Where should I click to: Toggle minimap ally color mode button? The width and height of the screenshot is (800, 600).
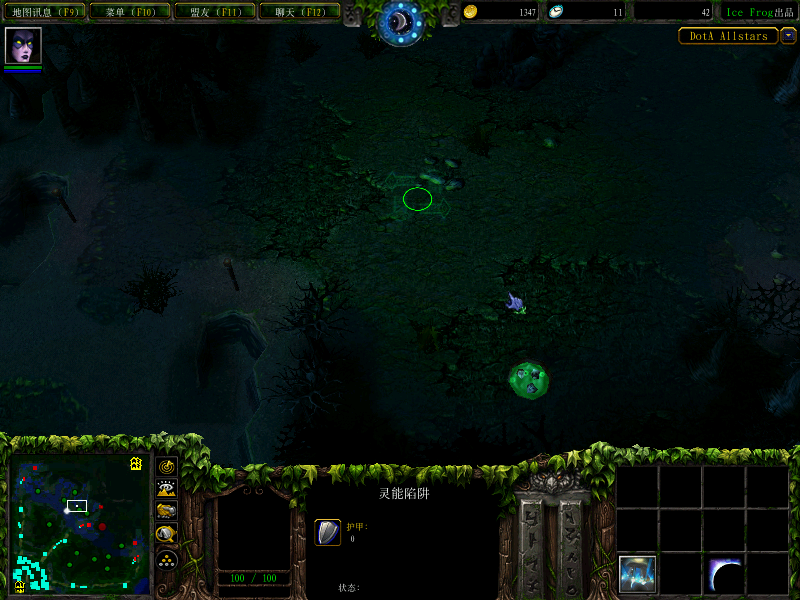pos(167,511)
